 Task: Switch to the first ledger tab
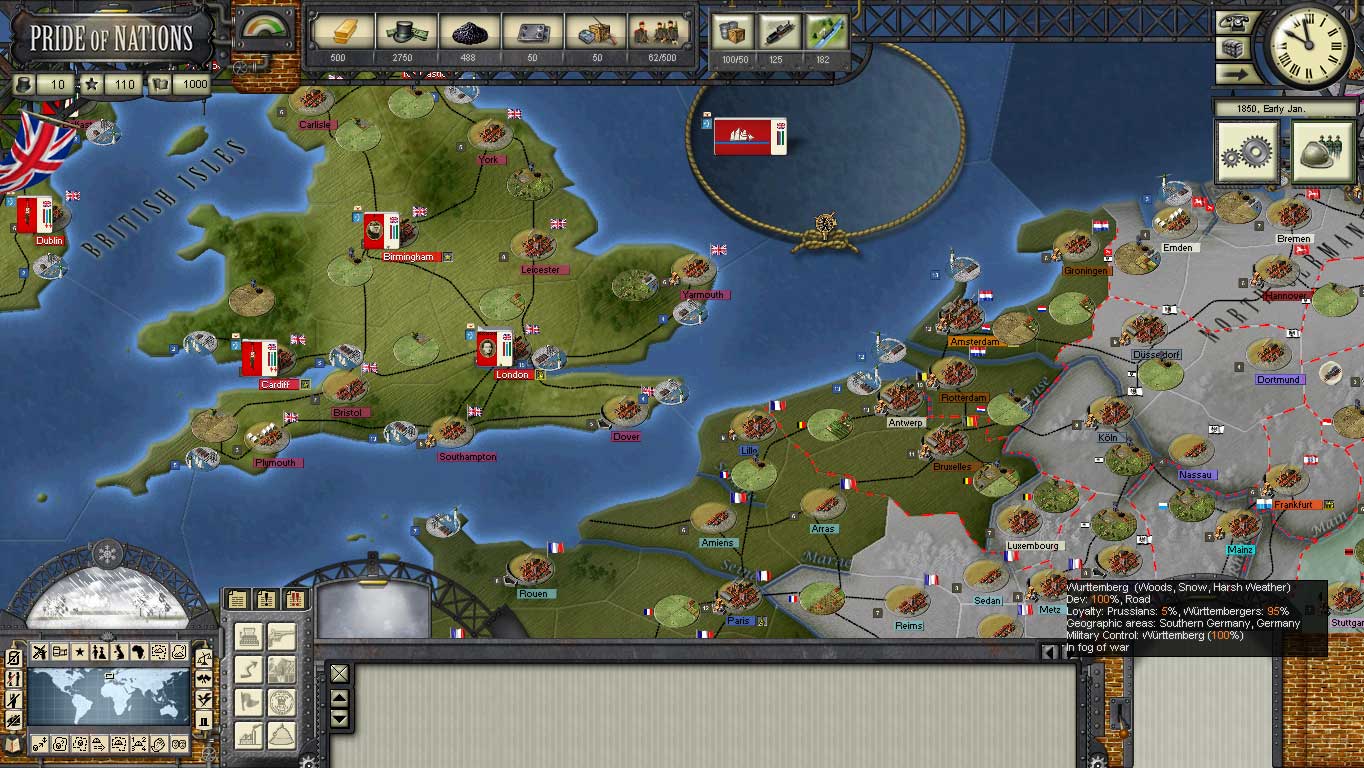click(x=236, y=600)
